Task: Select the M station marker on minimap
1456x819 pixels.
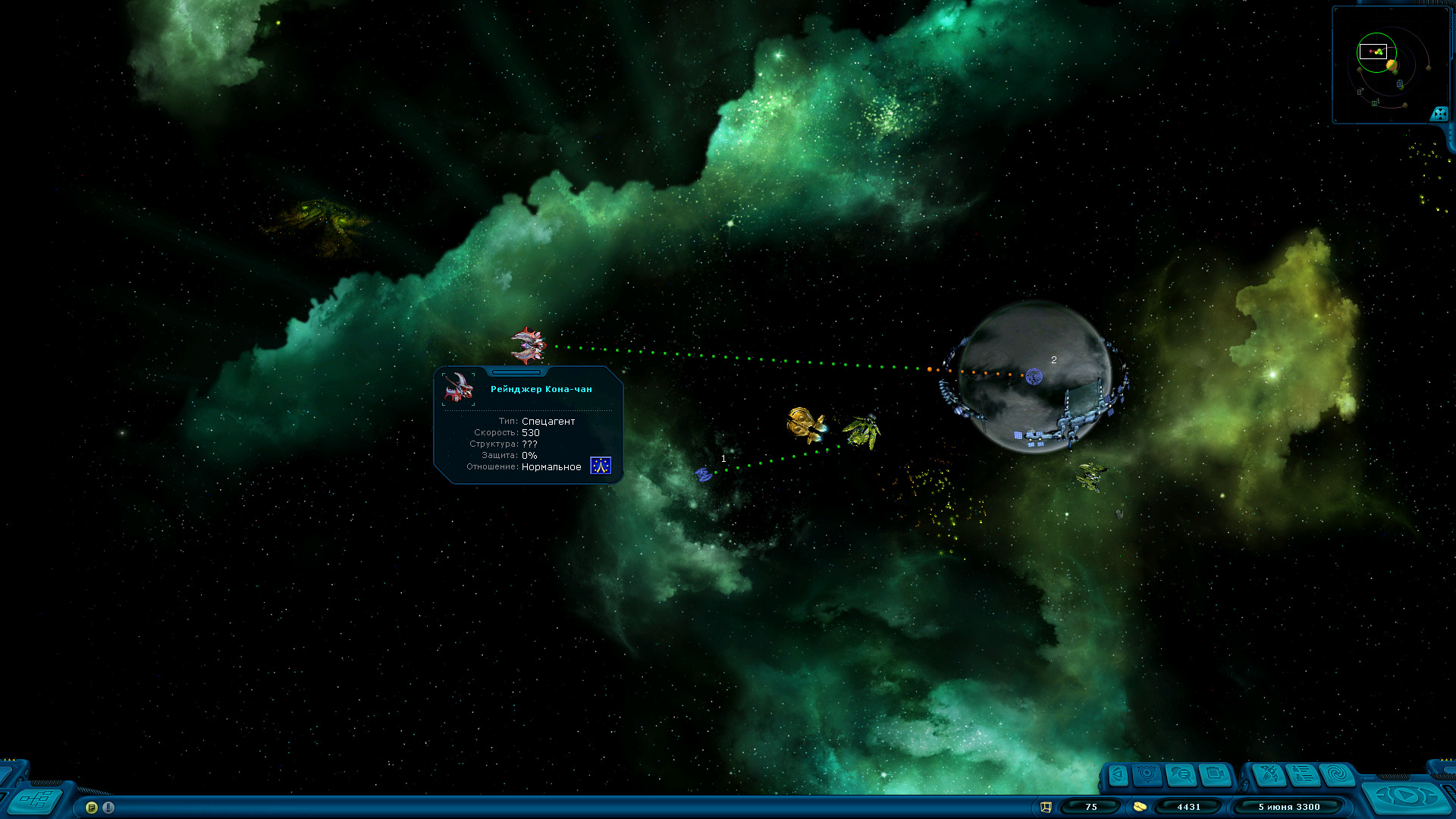Action: pyautogui.click(x=1375, y=102)
